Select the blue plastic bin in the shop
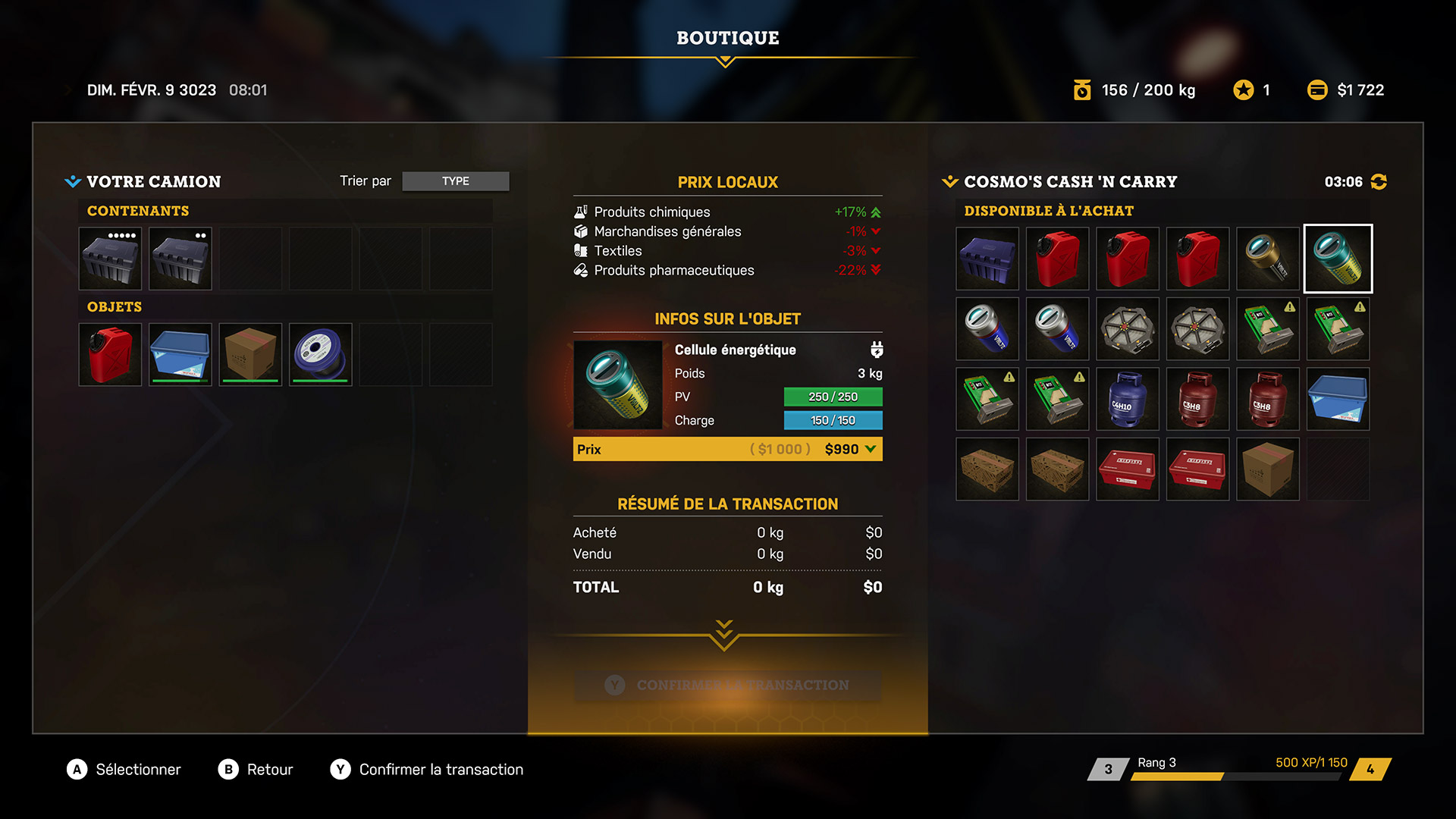1456x819 pixels. pyautogui.click(x=1338, y=399)
